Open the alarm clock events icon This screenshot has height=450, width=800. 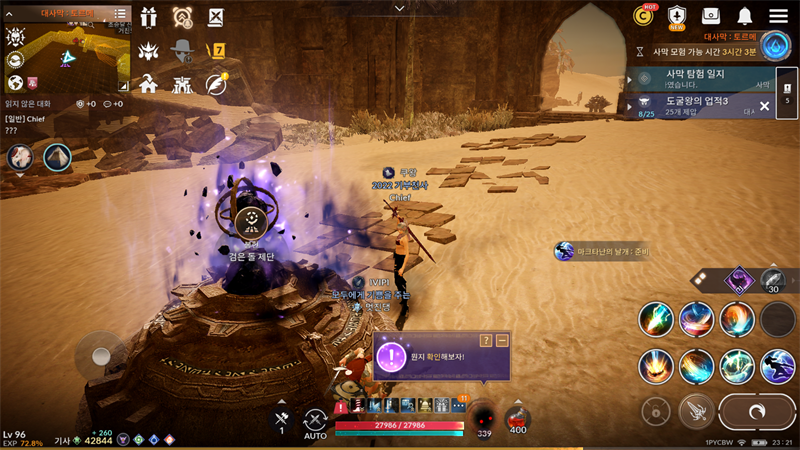pos(182,17)
